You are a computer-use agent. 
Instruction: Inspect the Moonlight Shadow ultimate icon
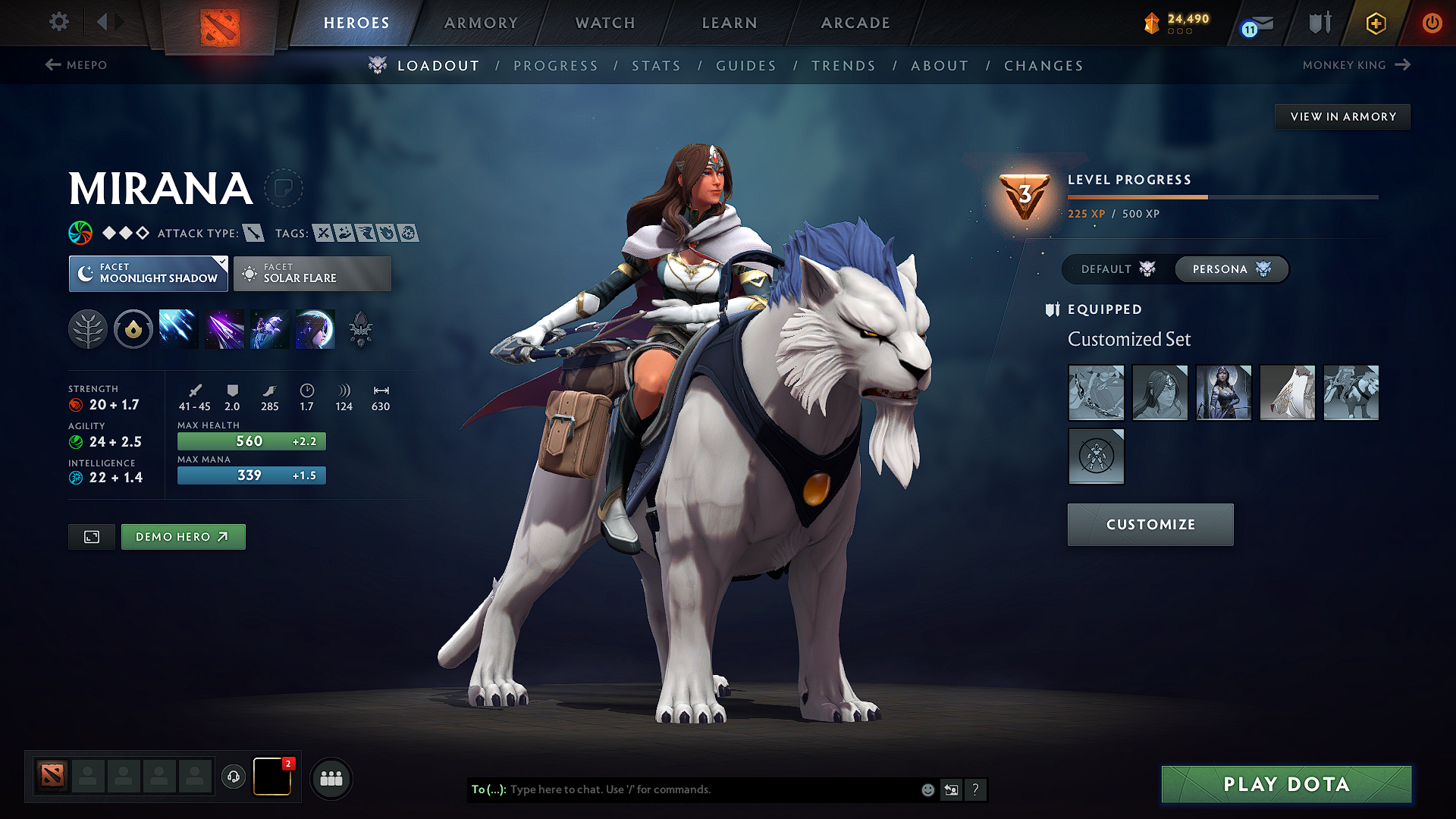(x=315, y=328)
